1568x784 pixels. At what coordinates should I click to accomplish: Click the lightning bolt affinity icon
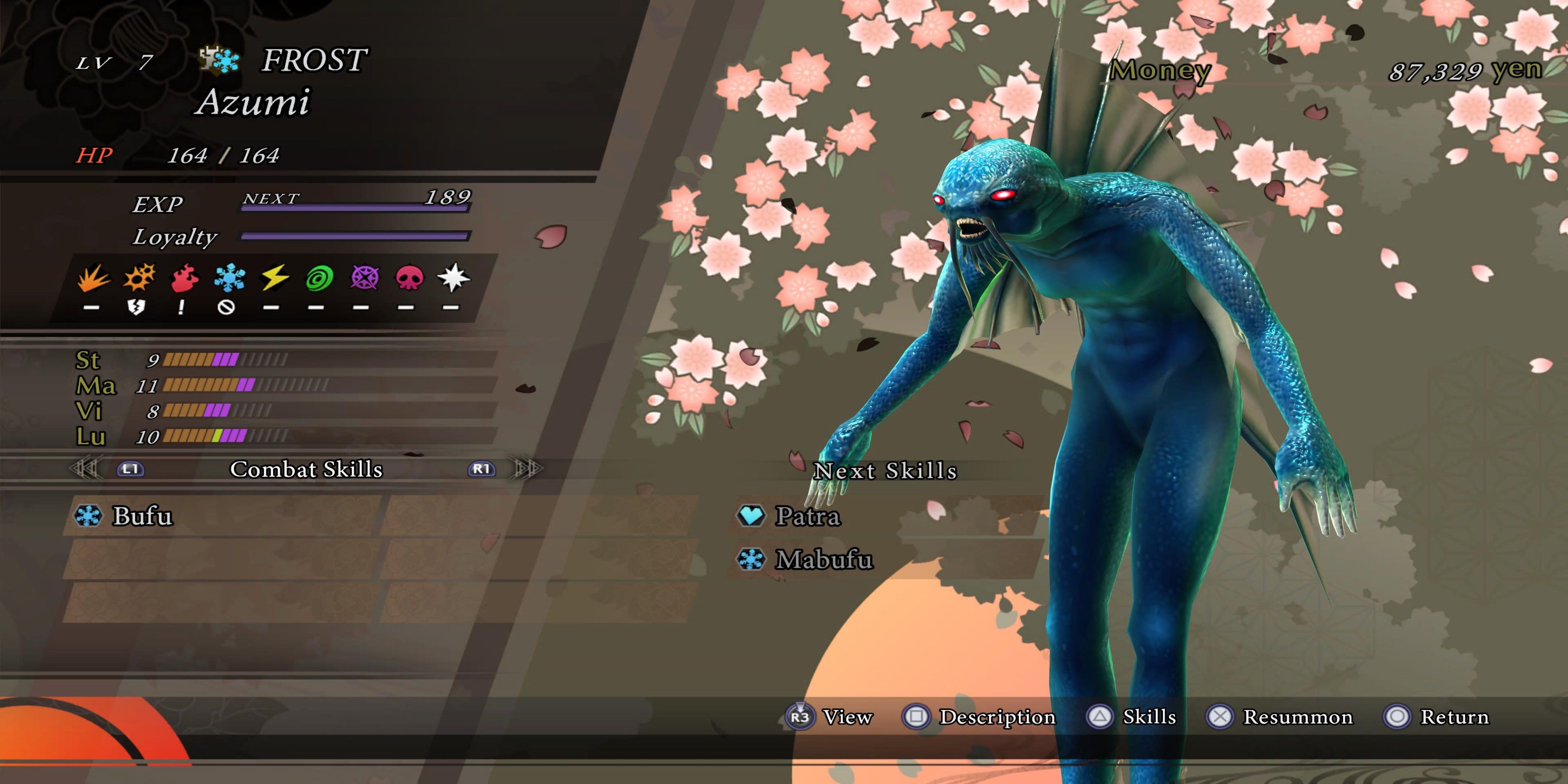[x=274, y=278]
